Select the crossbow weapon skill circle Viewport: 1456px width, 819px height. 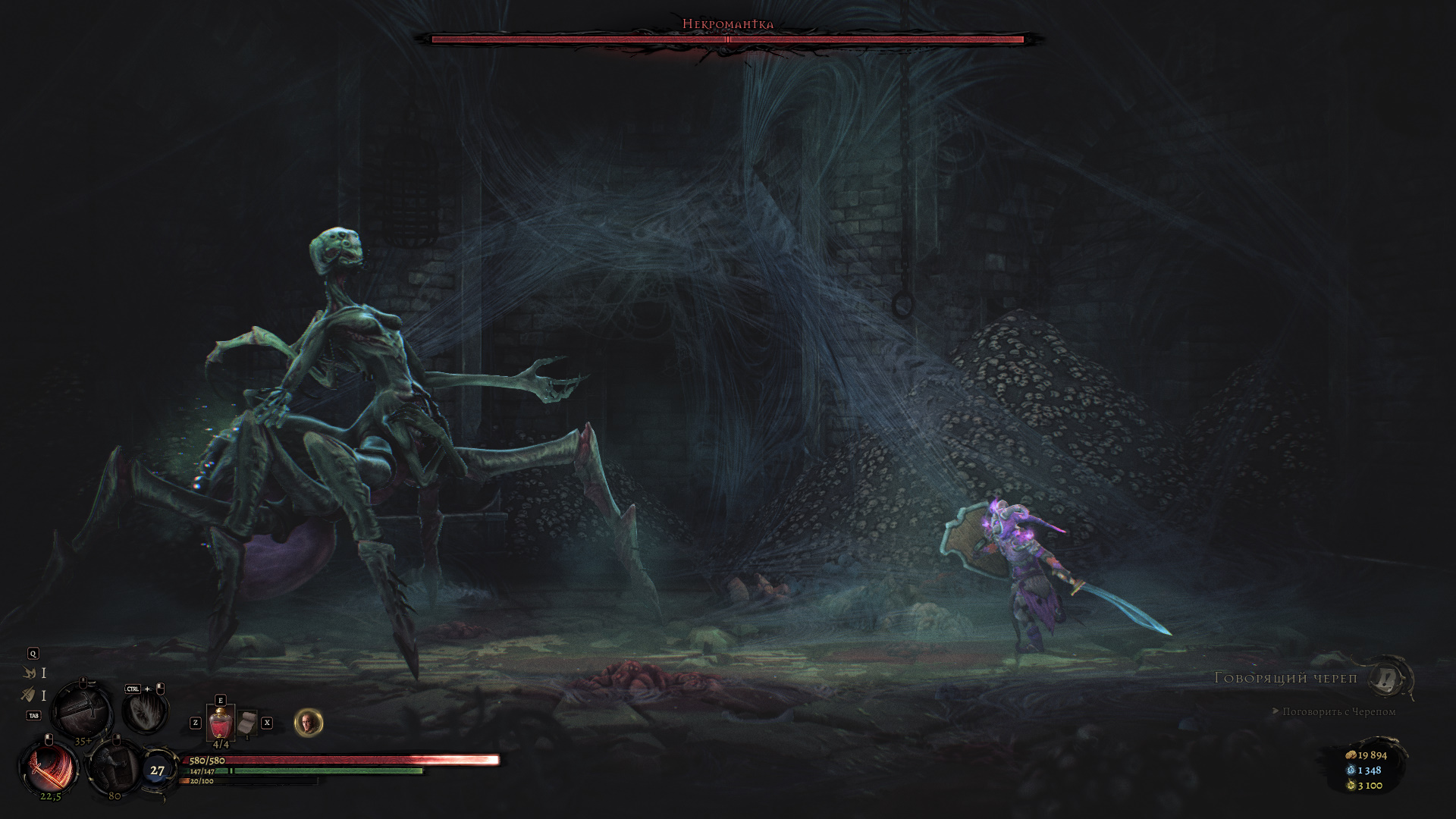pyautogui.click(x=83, y=709)
